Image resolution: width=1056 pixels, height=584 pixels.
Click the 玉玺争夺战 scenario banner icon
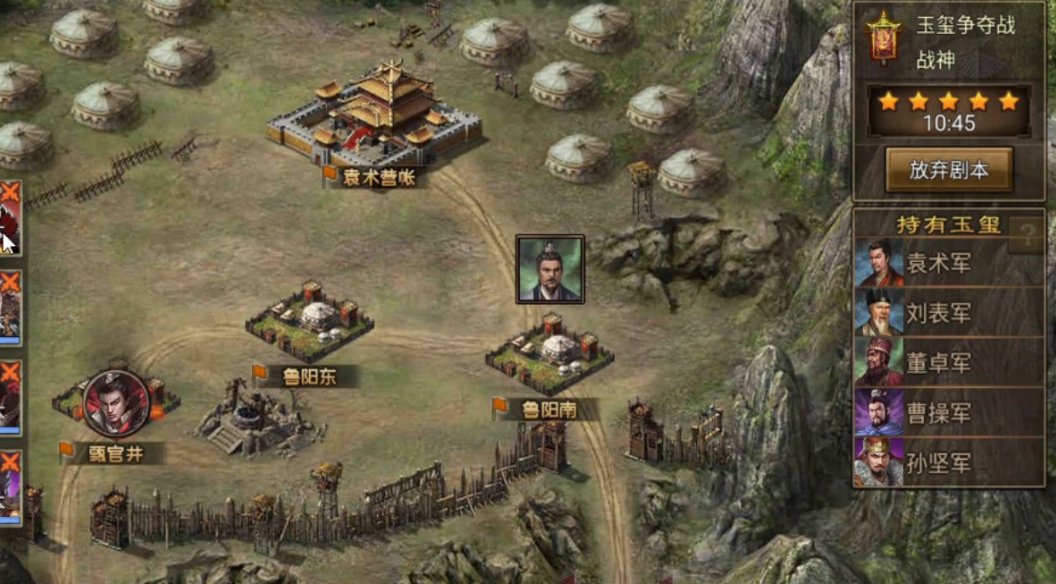click(x=884, y=38)
